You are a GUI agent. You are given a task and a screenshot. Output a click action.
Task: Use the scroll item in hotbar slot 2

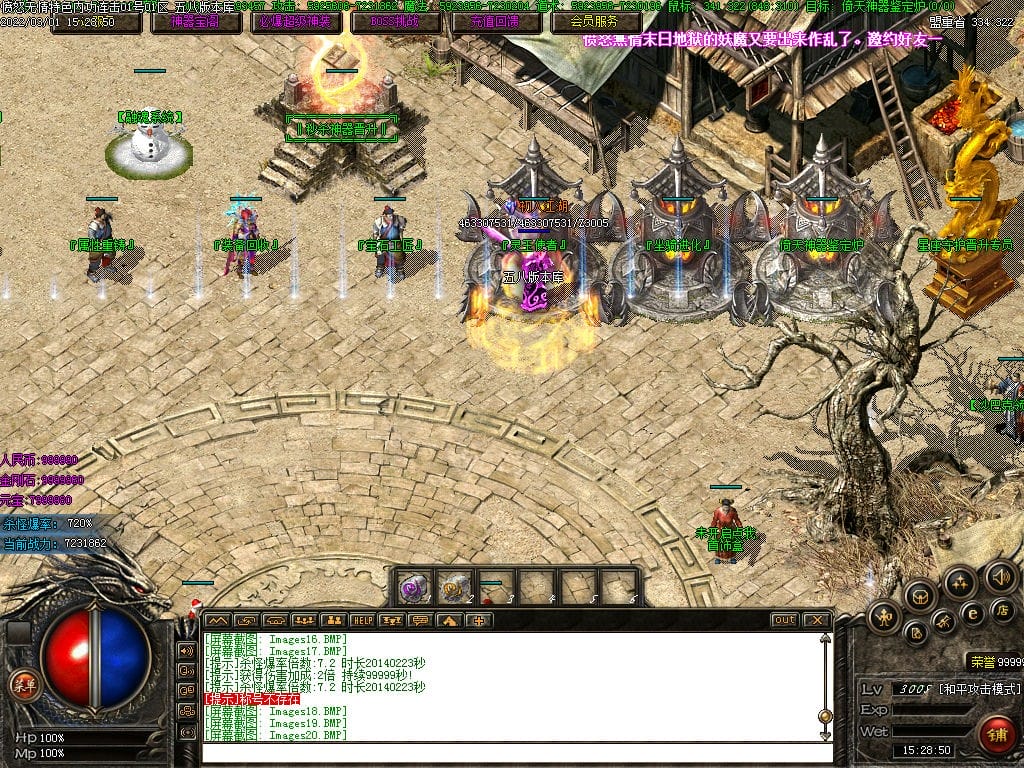coord(456,587)
